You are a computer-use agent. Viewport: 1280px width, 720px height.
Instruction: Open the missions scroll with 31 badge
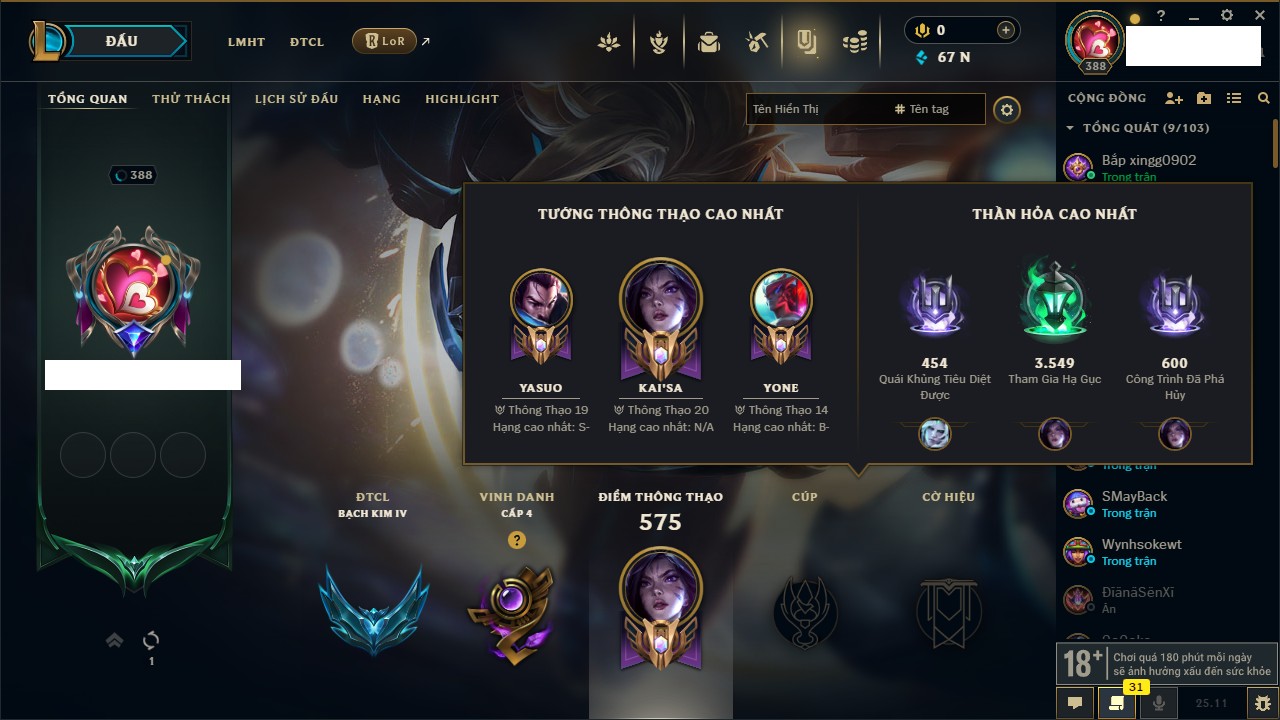1116,703
